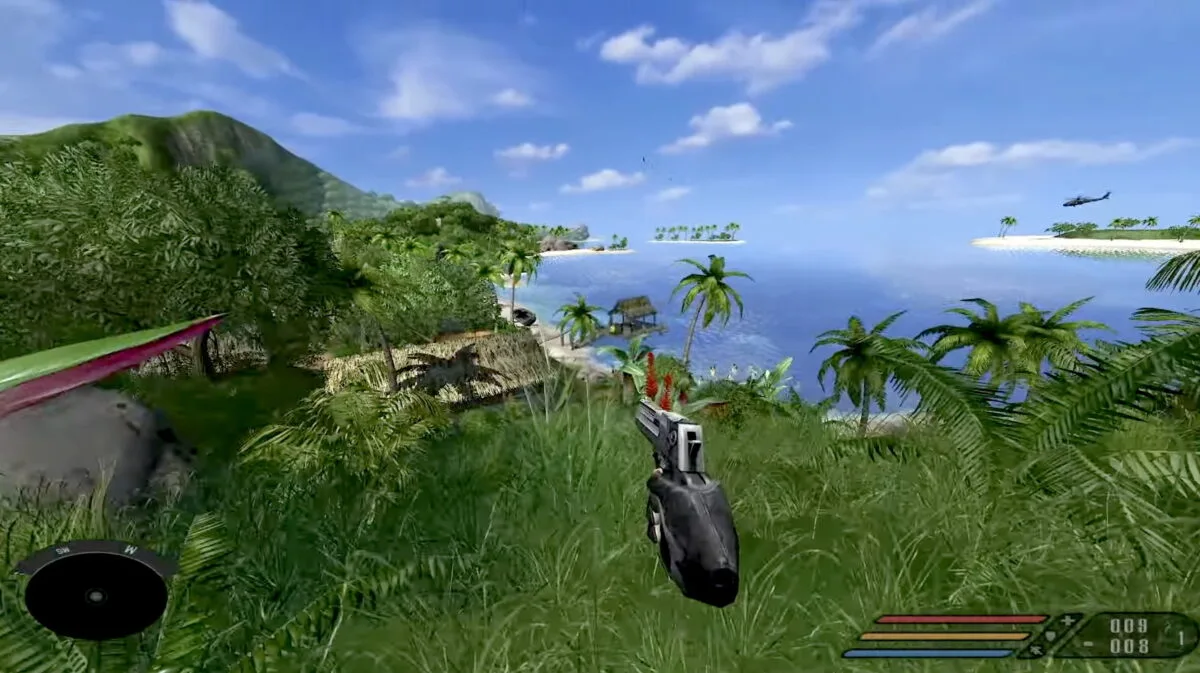
Task: Select the health cross icon
Action: click(1068, 620)
